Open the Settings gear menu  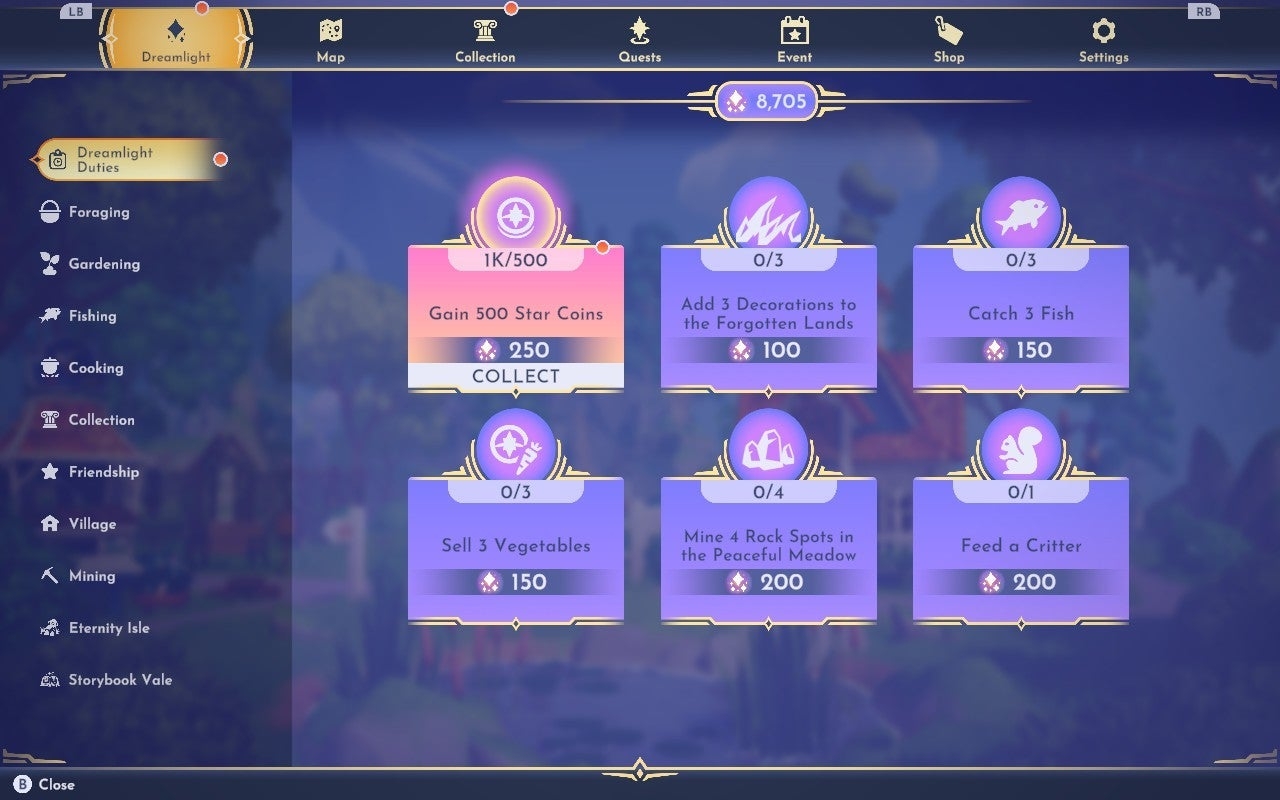(x=1103, y=38)
